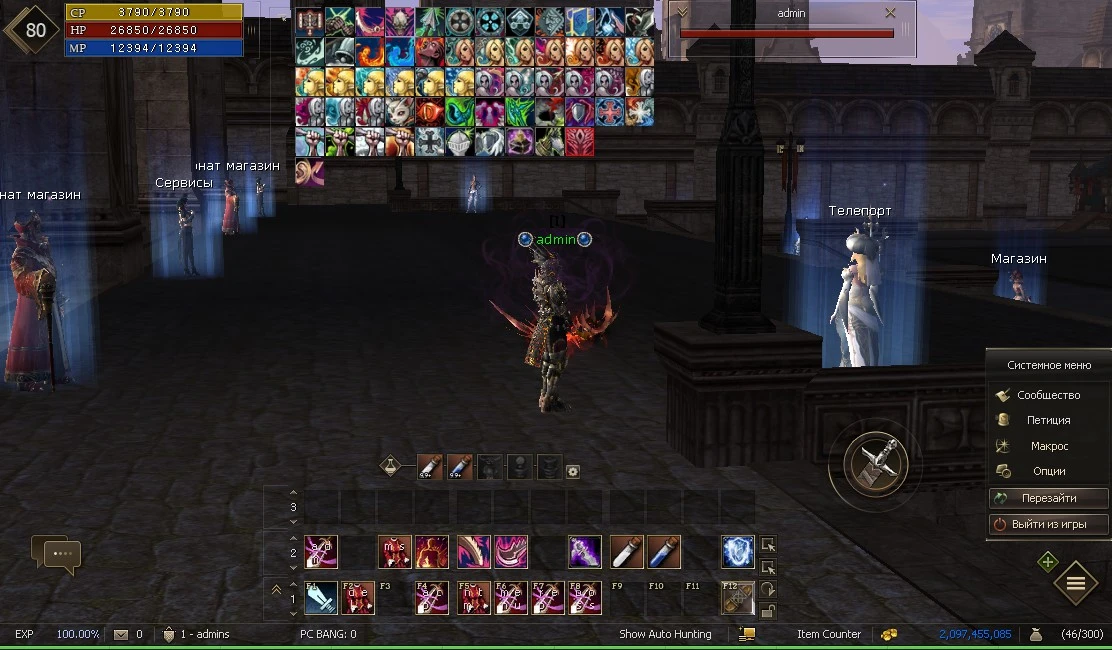Toggle the hamburger main menu button
Screen dimensions: 1112x650
point(1076,583)
